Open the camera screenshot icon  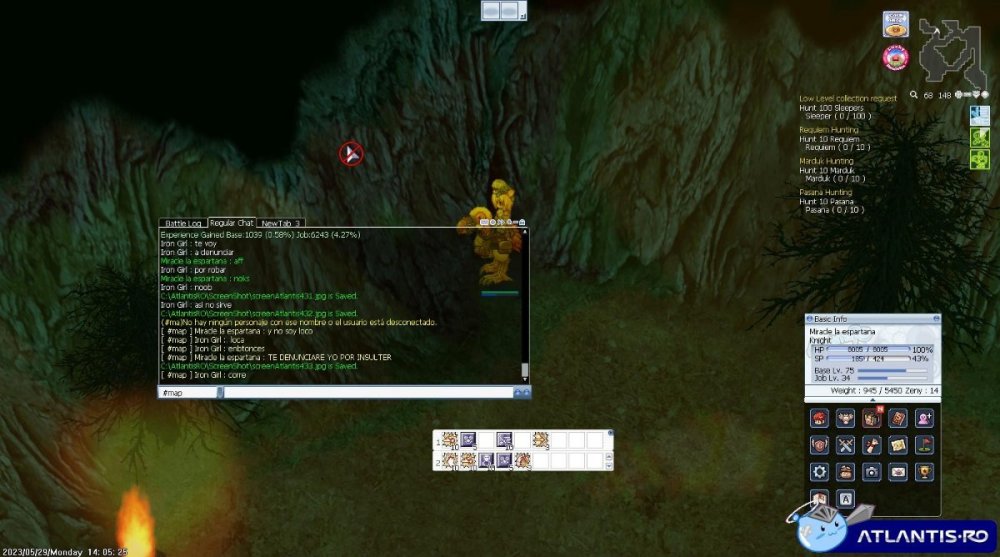[872, 471]
